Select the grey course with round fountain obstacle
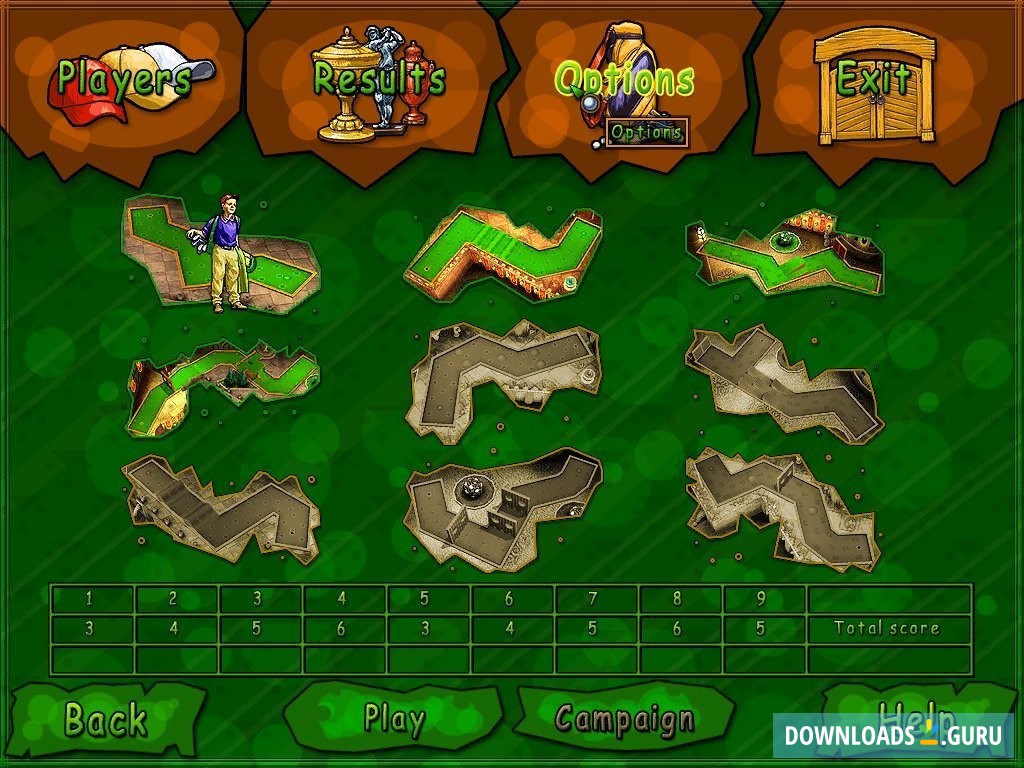The width and height of the screenshot is (1024, 768). click(502, 505)
